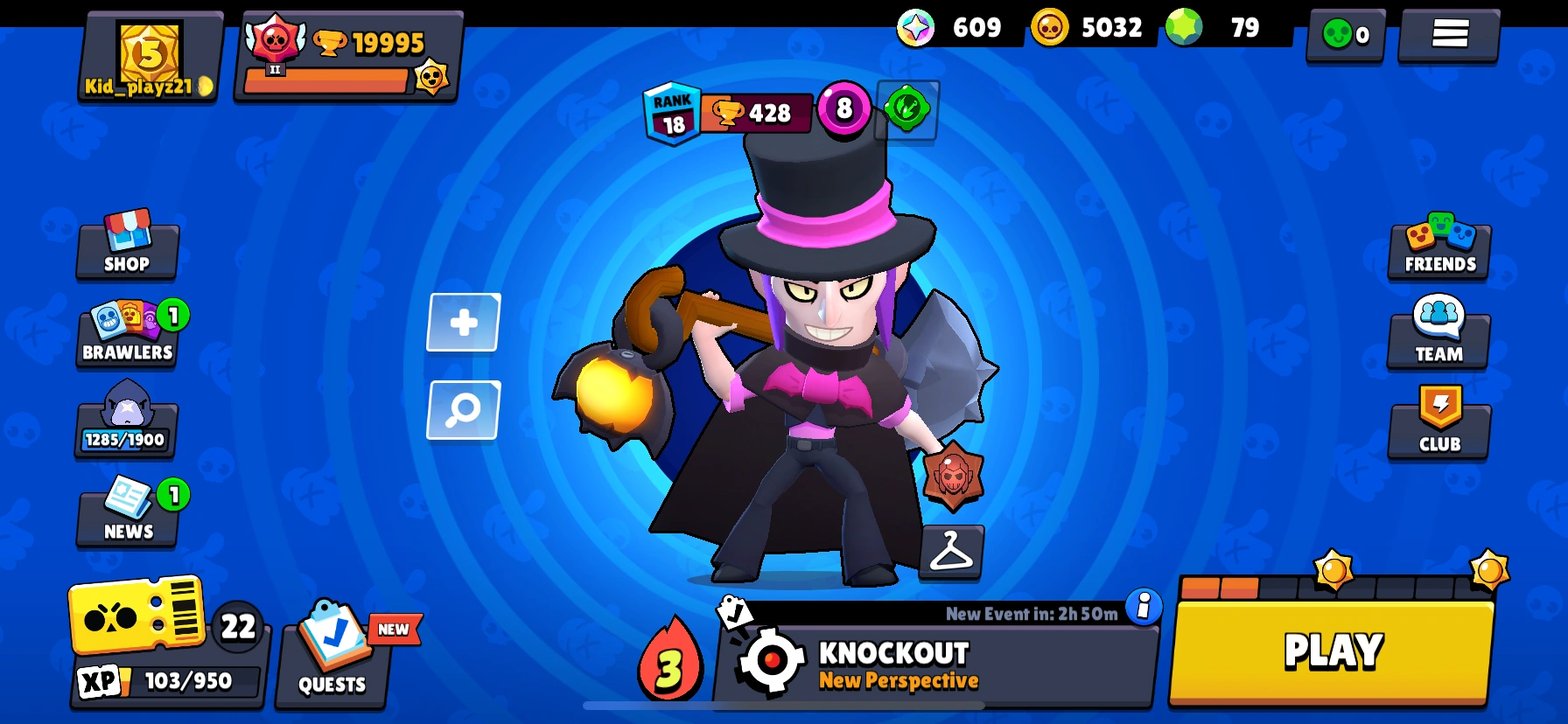
Task: Open the quick-play plus button
Action: pyautogui.click(x=462, y=322)
